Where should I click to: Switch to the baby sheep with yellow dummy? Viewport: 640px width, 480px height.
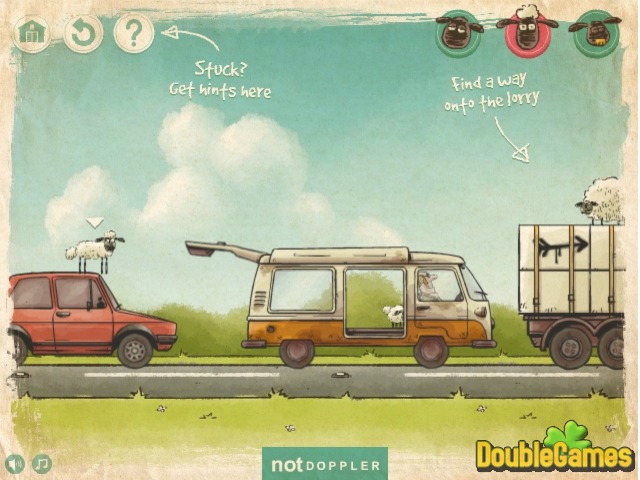point(595,32)
